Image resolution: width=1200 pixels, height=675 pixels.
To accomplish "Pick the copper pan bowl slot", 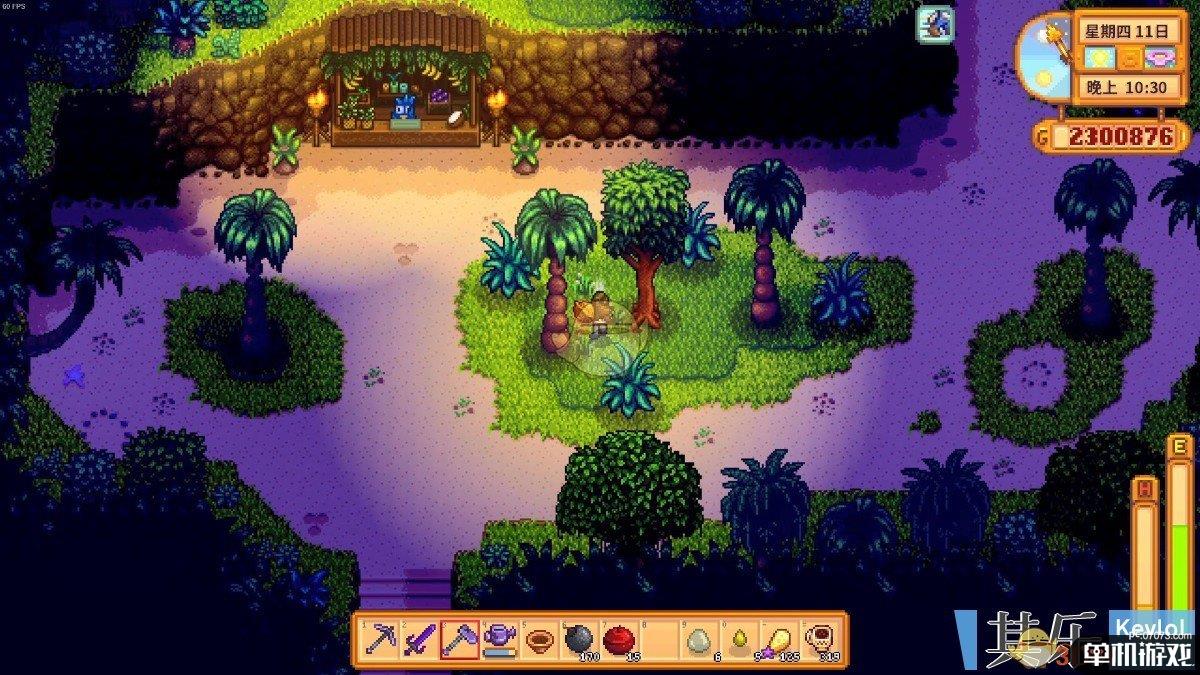I will click(x=540, y=640).
